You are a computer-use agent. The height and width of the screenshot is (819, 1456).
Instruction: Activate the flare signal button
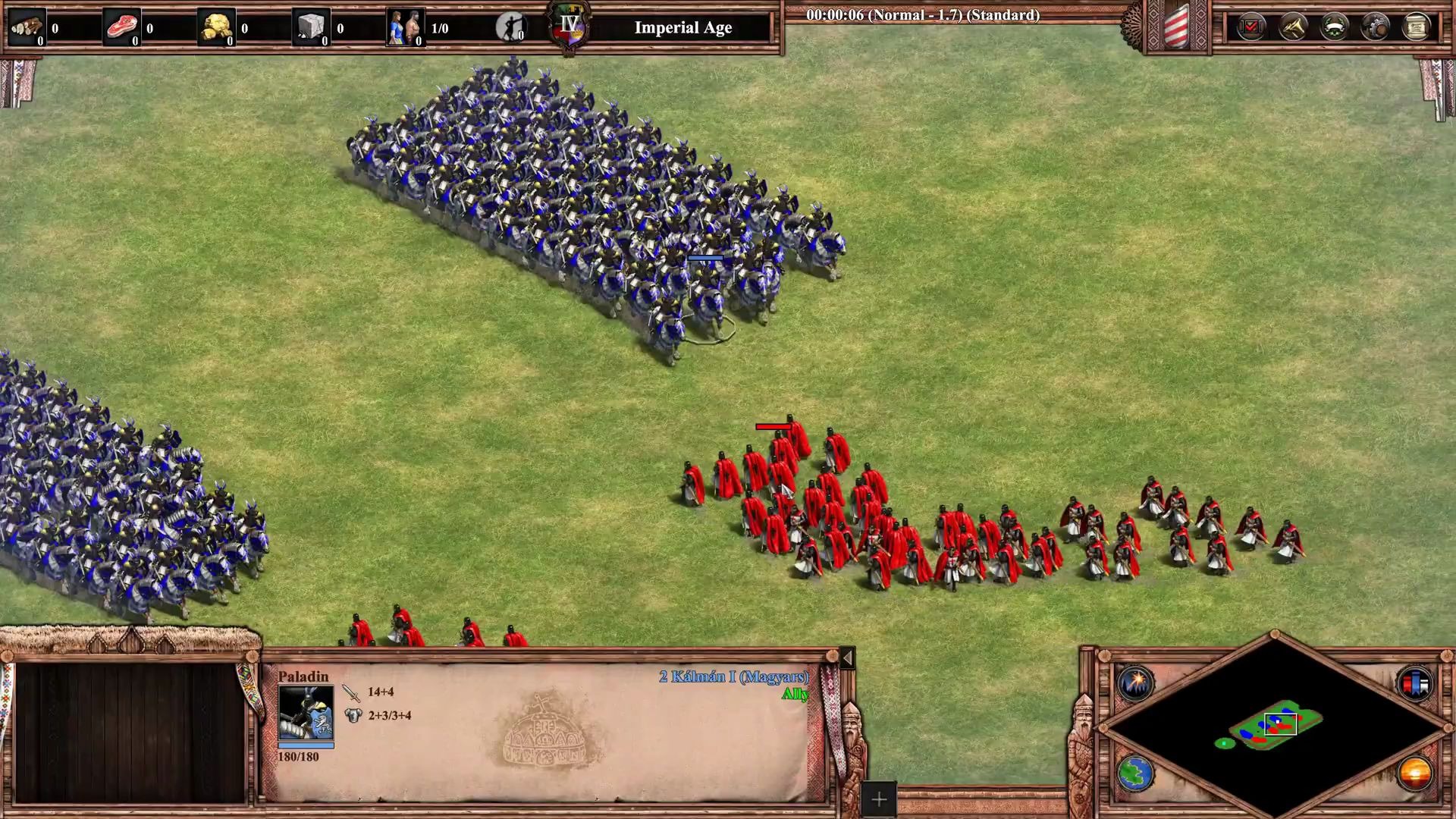tap(1135, 682)
